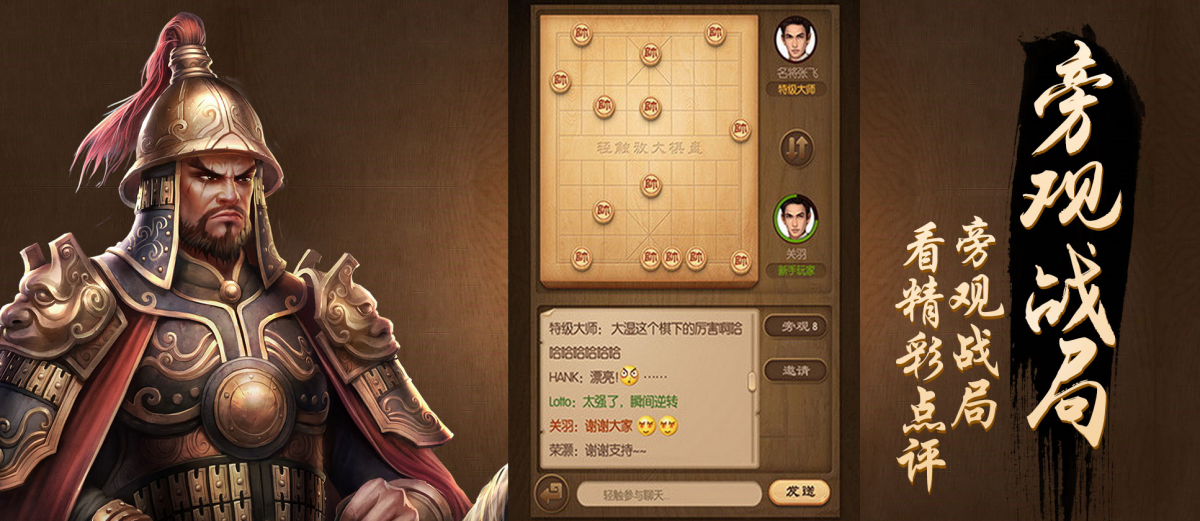Viewport: 1200px width, 521px height.
Task: Open the 旁观 8 spectator list
Action: (797, 327)
